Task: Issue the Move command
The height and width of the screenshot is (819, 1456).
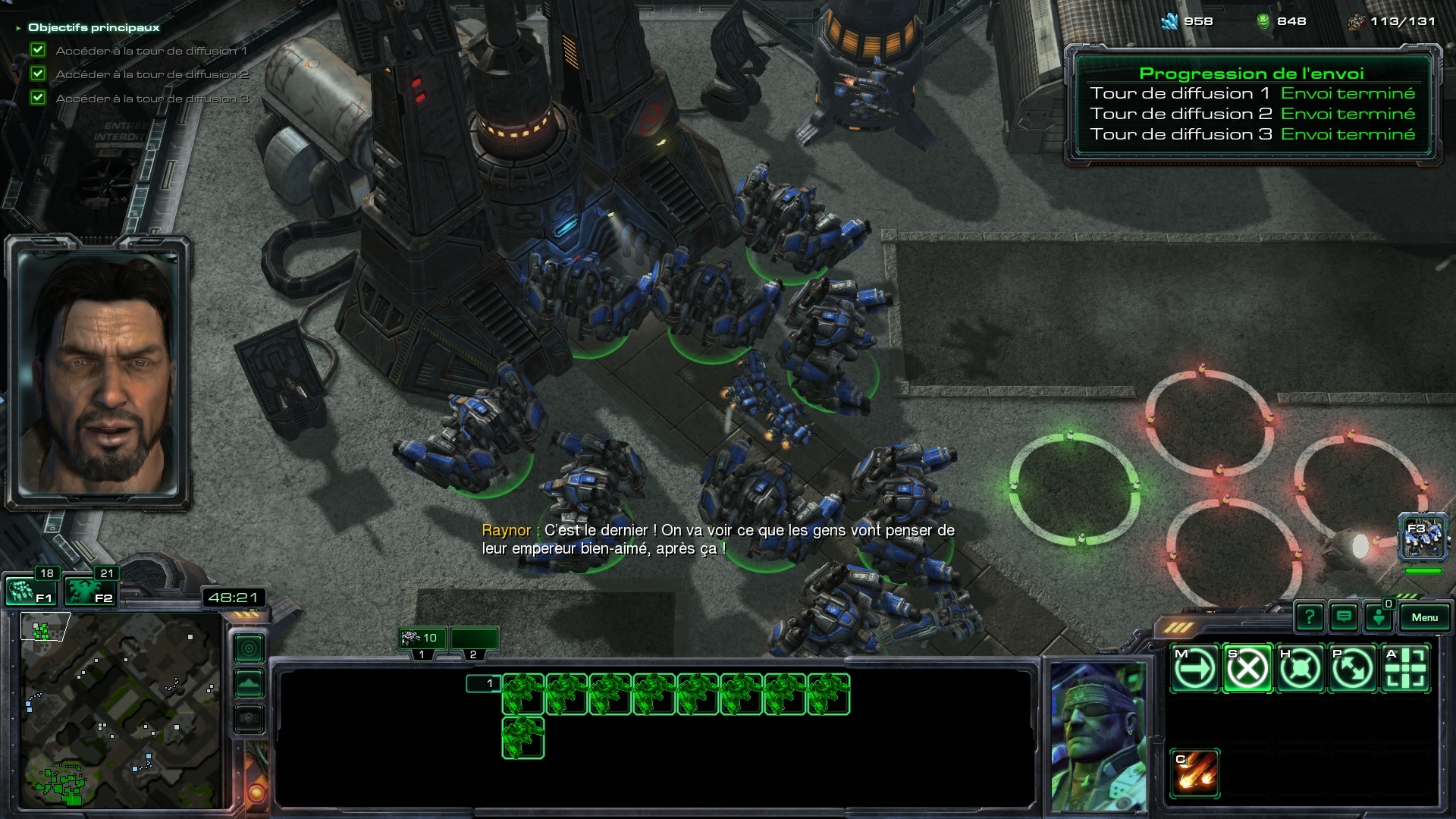Action: 1194,669
